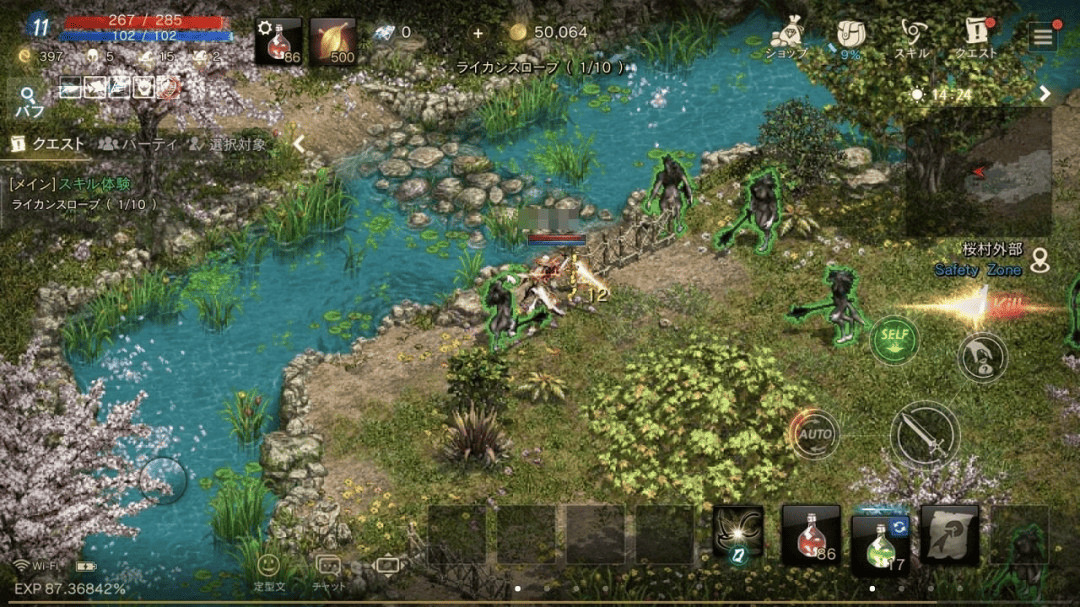Open the Quest (クエスト) scroll icon at top right

click(x=977, y=37)
